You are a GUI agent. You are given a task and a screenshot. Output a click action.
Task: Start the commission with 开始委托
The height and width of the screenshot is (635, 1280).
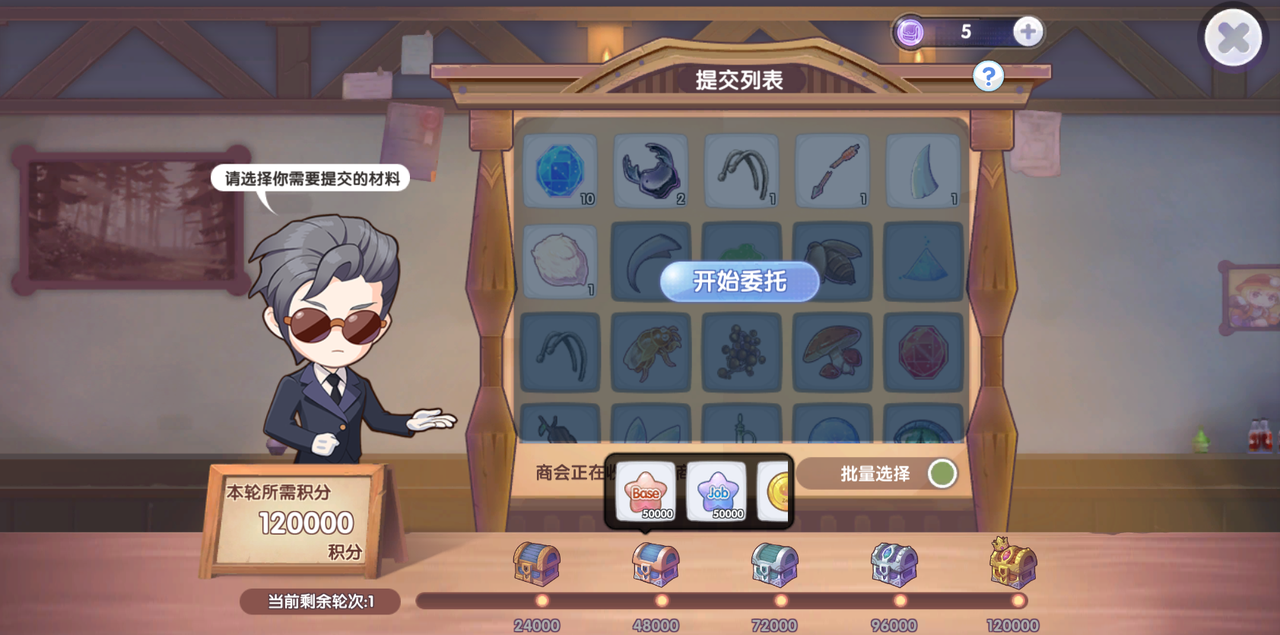coord(739,282)
